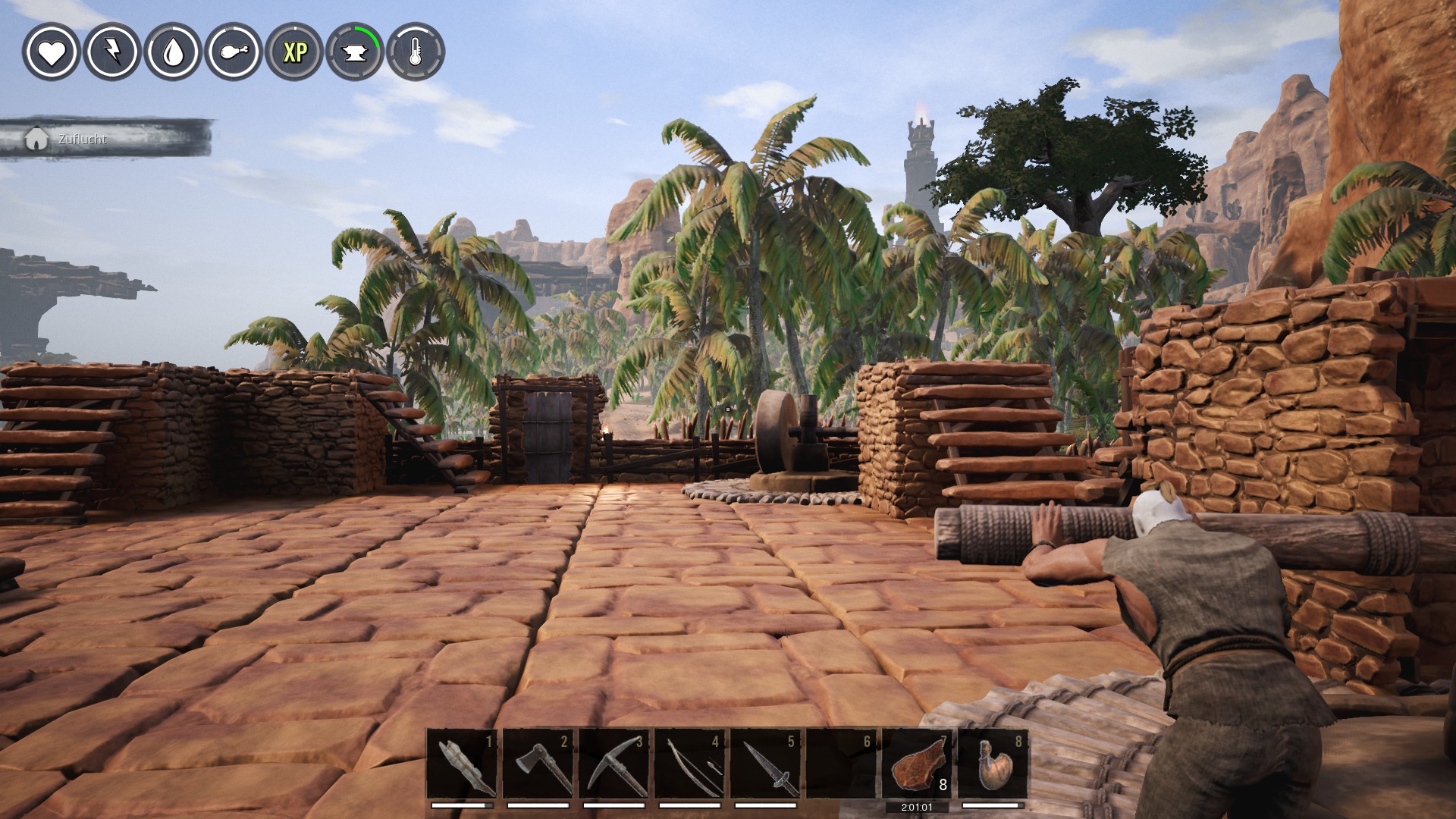Click the drumstick hunger icon

(x=234, y=52)
